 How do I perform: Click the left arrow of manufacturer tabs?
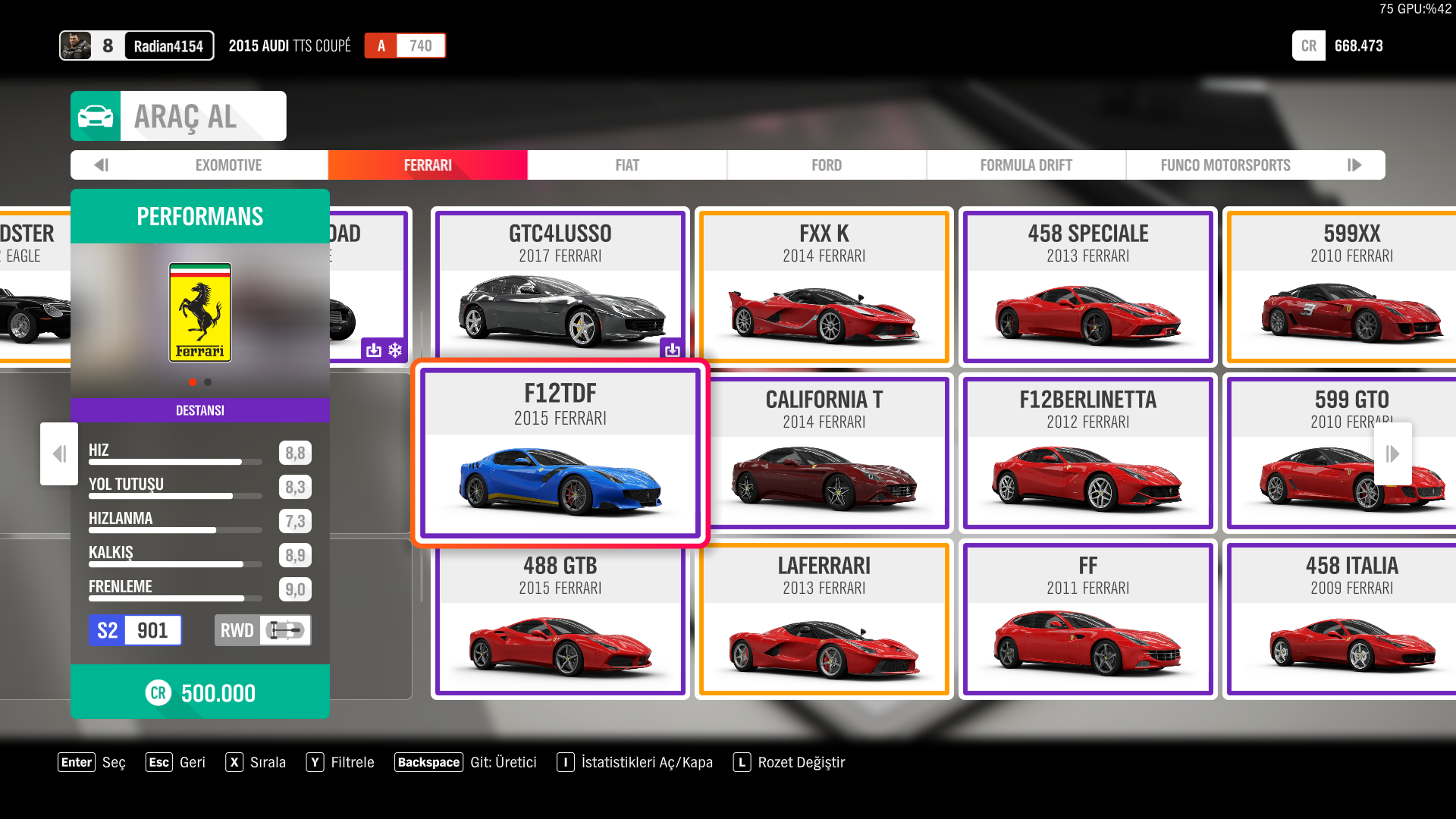coord(102,165)
